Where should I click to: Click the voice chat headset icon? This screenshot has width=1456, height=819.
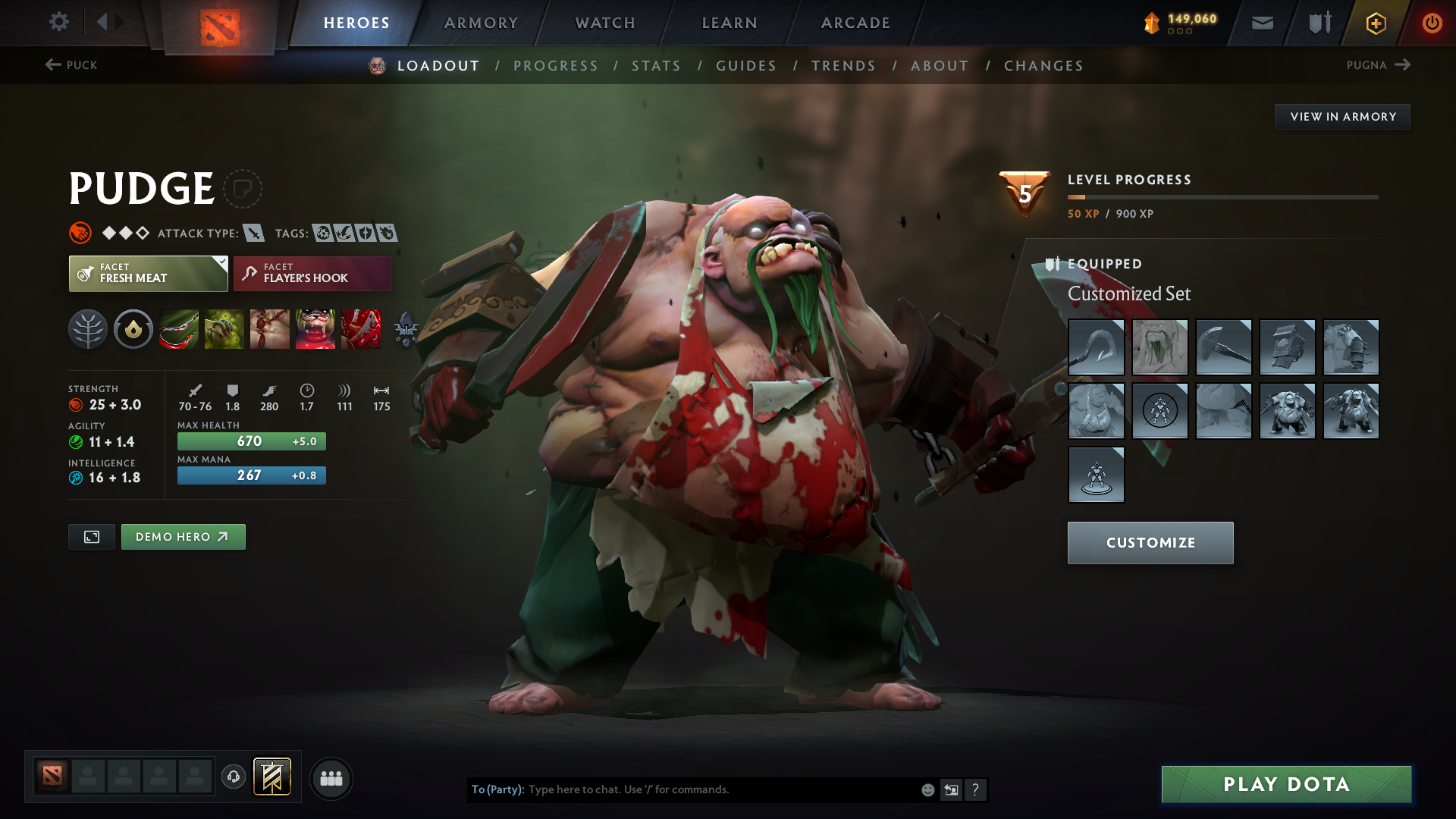pos(234,778)
